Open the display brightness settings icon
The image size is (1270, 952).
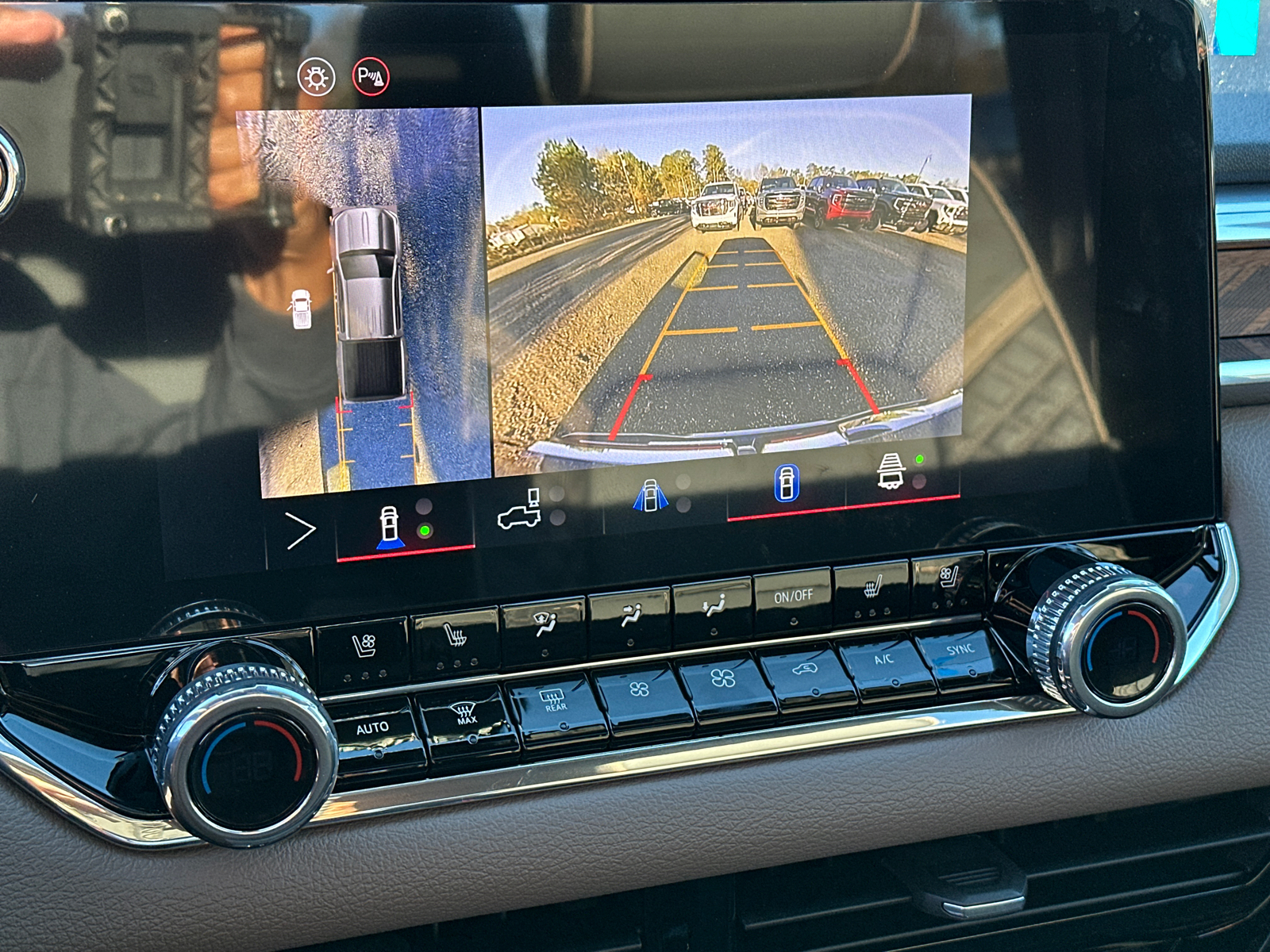coord(316,75)
